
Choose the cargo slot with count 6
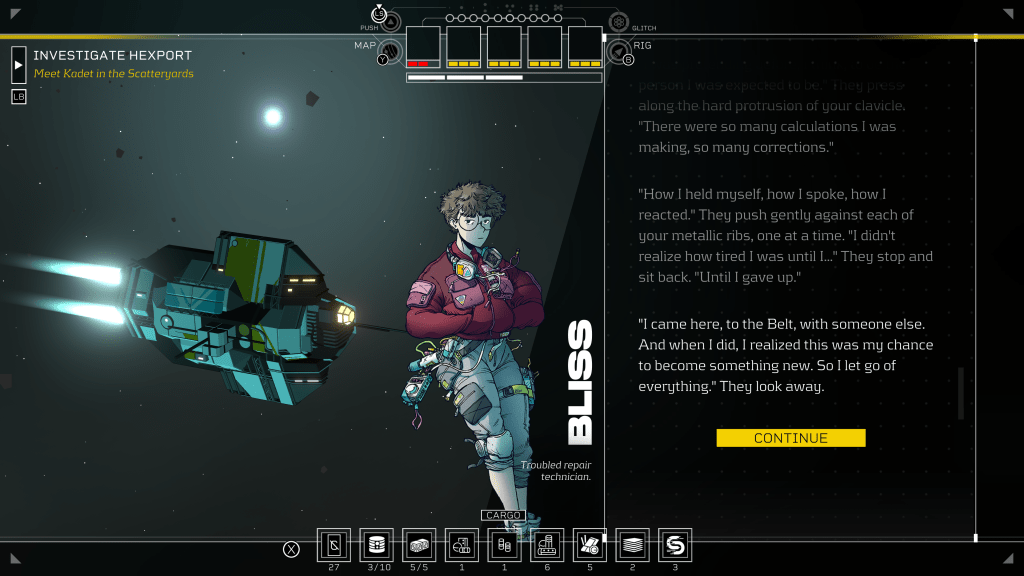547,545
